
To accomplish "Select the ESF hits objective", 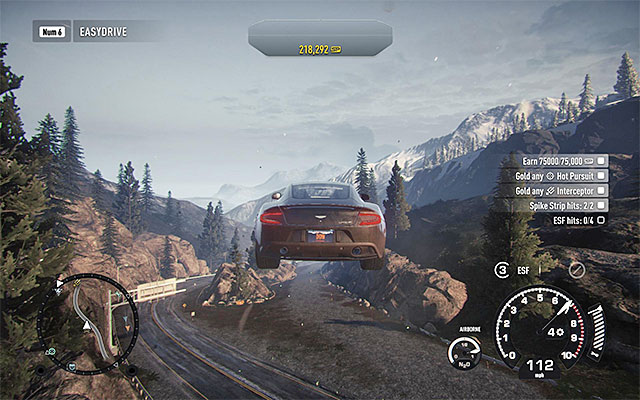I will (572, 220).
